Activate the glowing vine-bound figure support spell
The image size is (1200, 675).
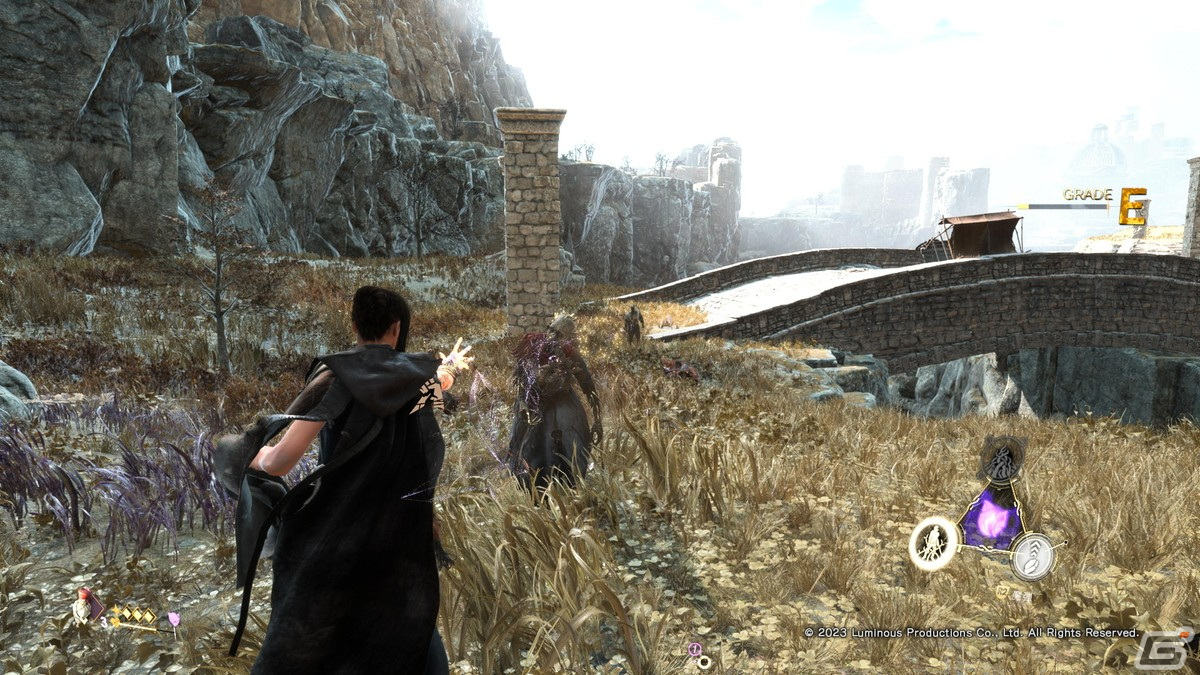click(x=934, y=544)
